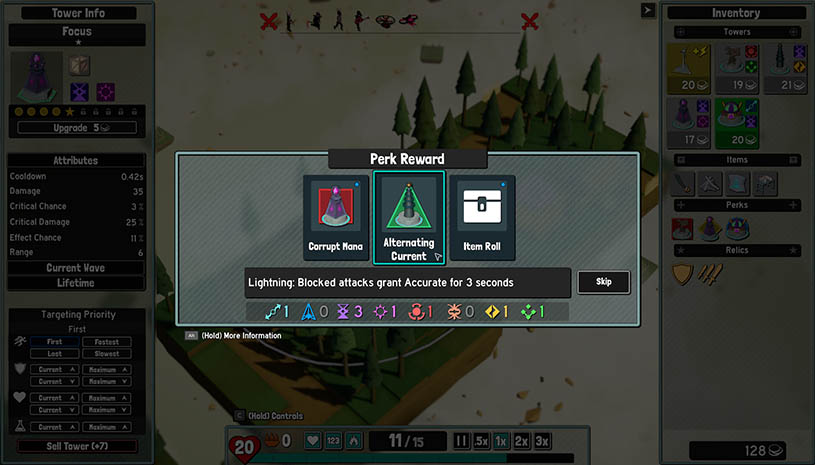Image resolution: width=815 pixels, height=465 pixels.
Task: Toggle the flame icon button on bottom bar
Action: tap(353, 441)
